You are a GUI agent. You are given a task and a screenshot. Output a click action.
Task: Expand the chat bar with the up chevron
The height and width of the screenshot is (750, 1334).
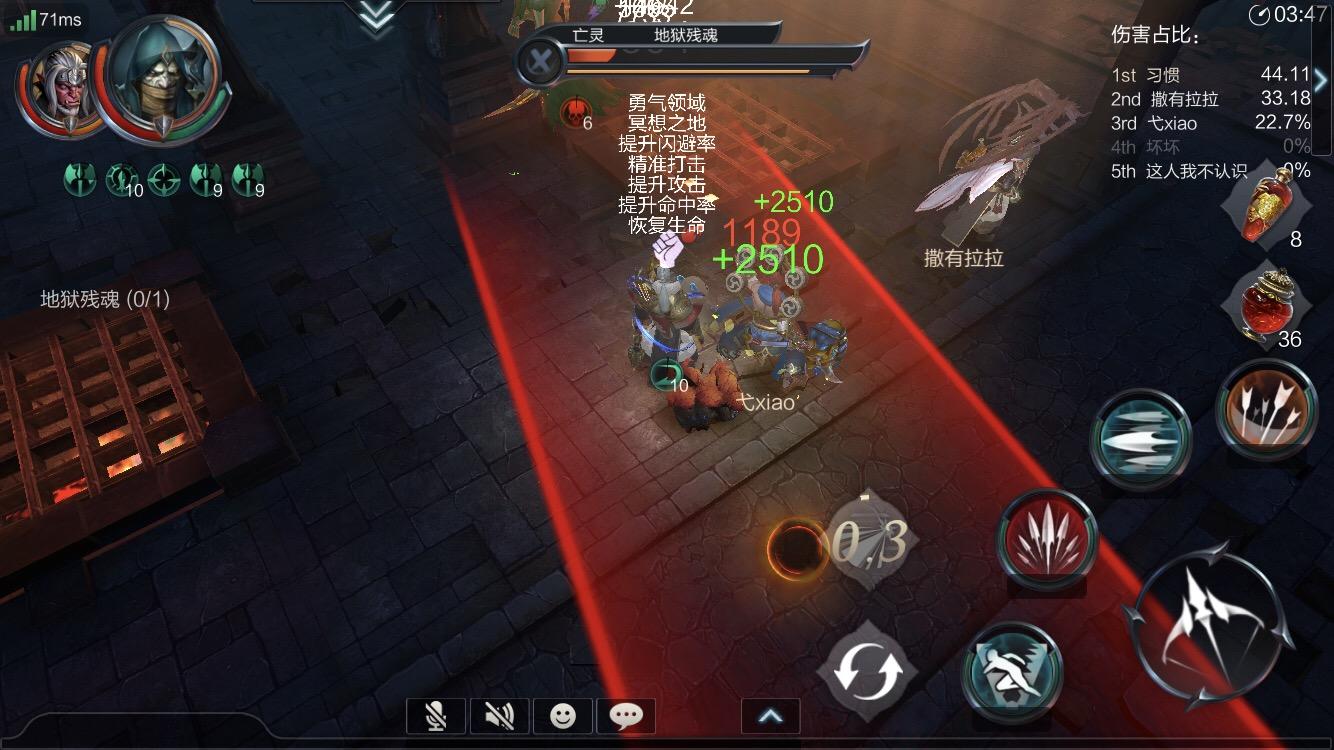pyautogui.click(x=768, y=714)
